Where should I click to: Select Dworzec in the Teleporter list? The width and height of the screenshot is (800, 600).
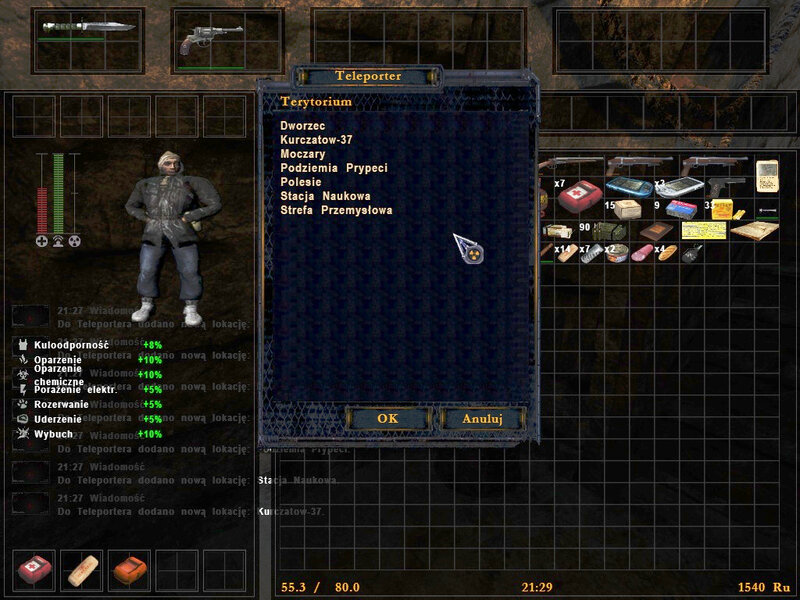point(298,125)
